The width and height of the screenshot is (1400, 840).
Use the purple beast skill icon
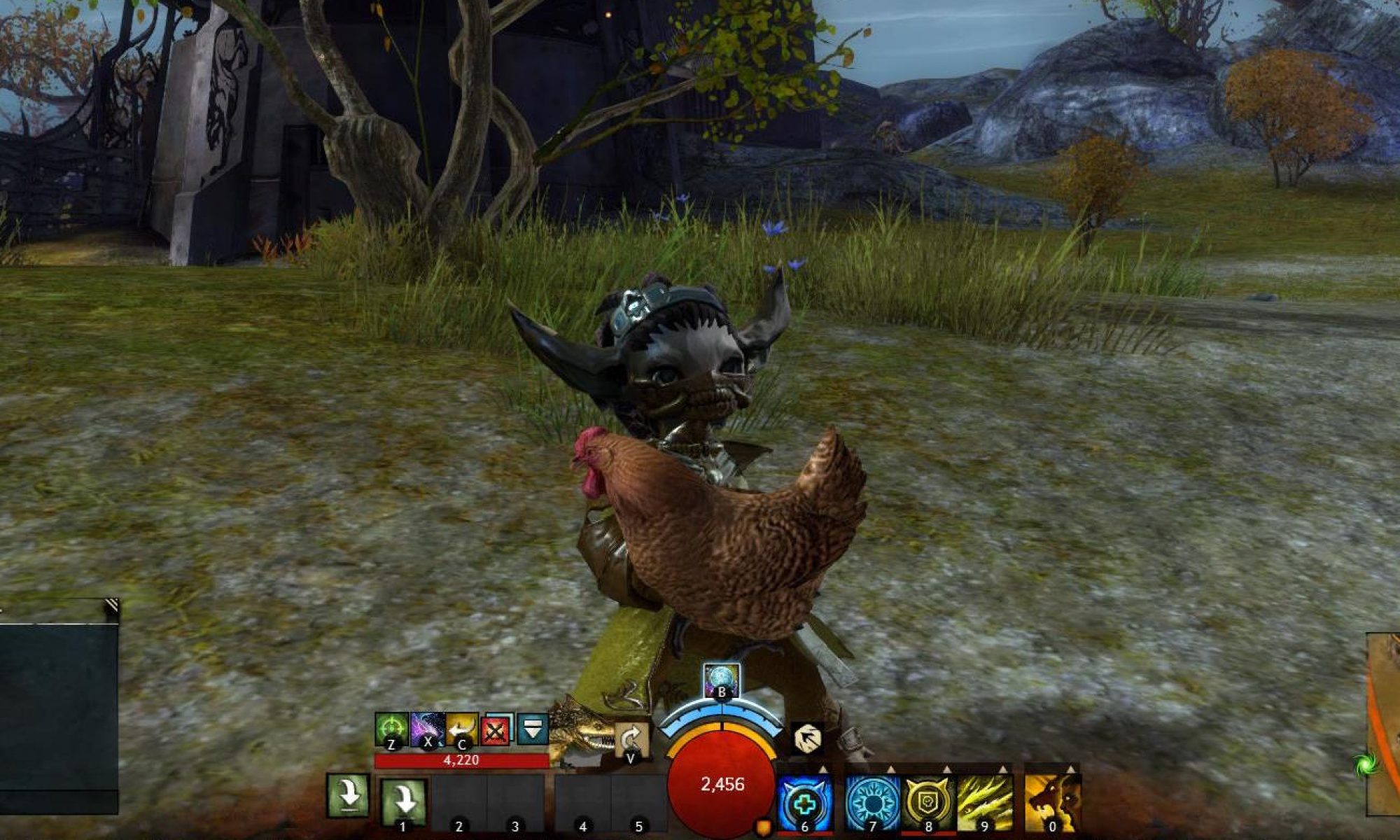(x=427, y=730)
